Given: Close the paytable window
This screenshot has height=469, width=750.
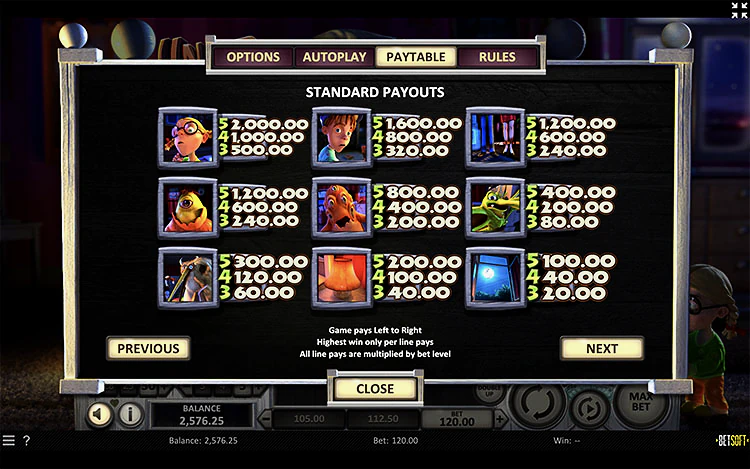Looking at the screenshot, I should pos(375,388).
